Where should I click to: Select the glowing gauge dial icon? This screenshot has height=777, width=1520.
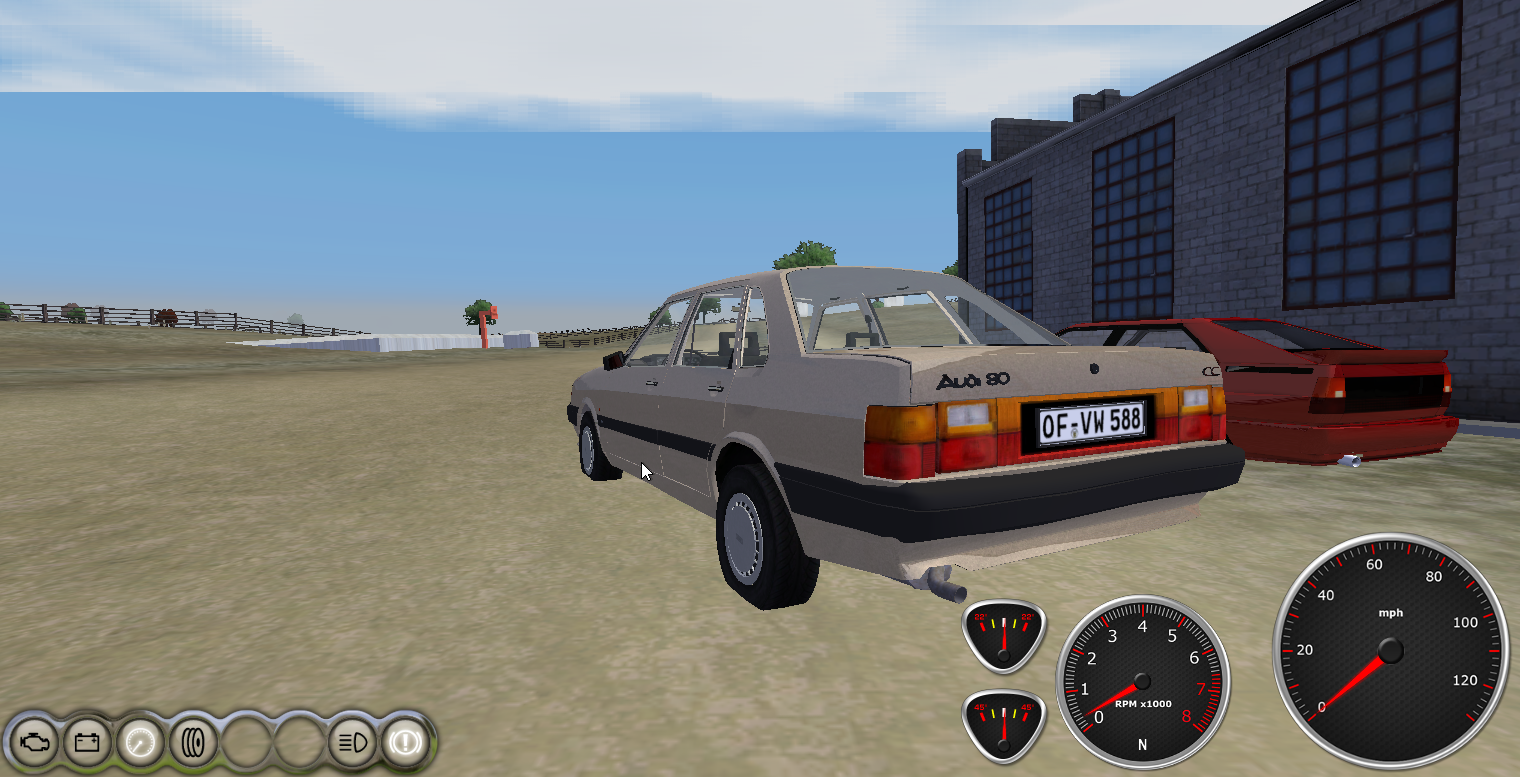click(139, 743)
